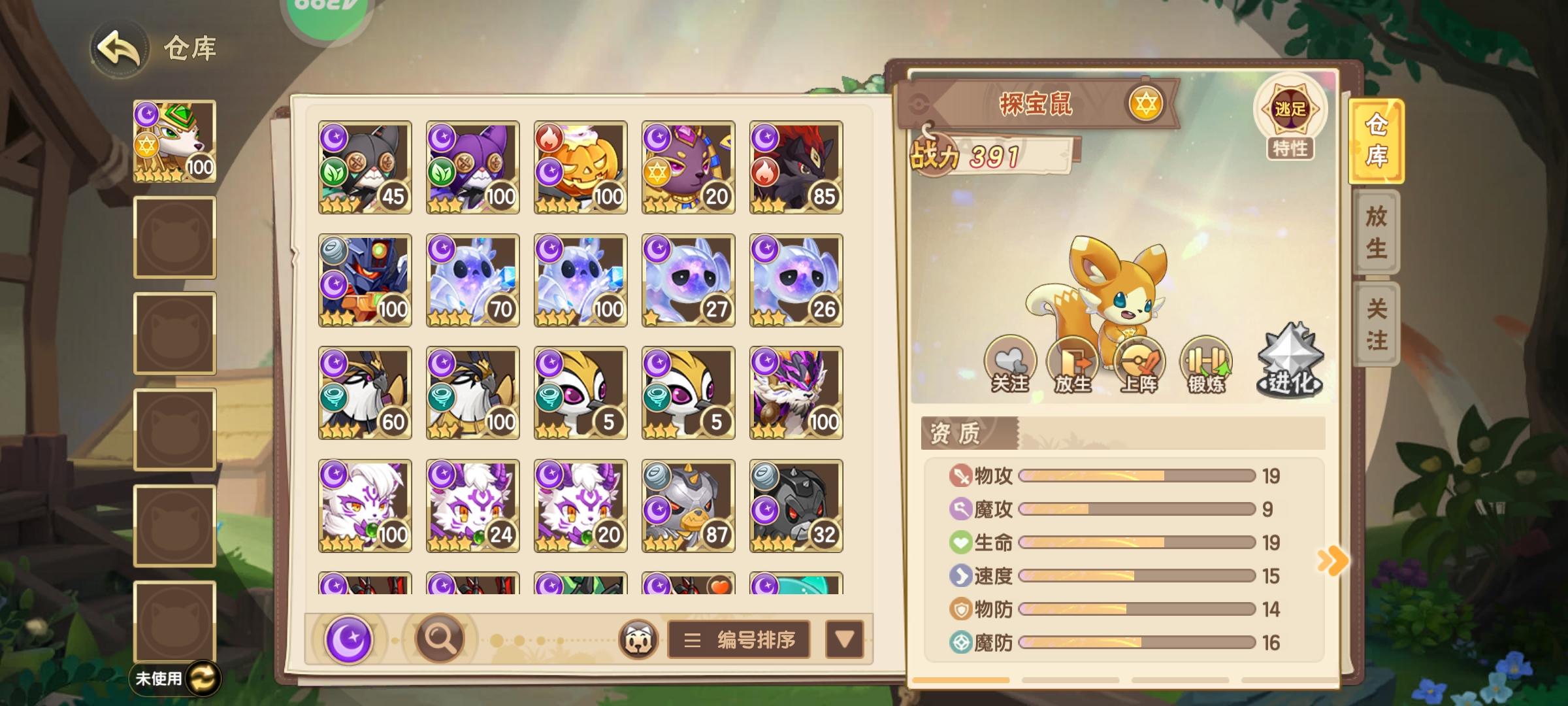1568x706 pixels.
Task: Open the magnifying glass search icon
Action: (x=440, y=637)
